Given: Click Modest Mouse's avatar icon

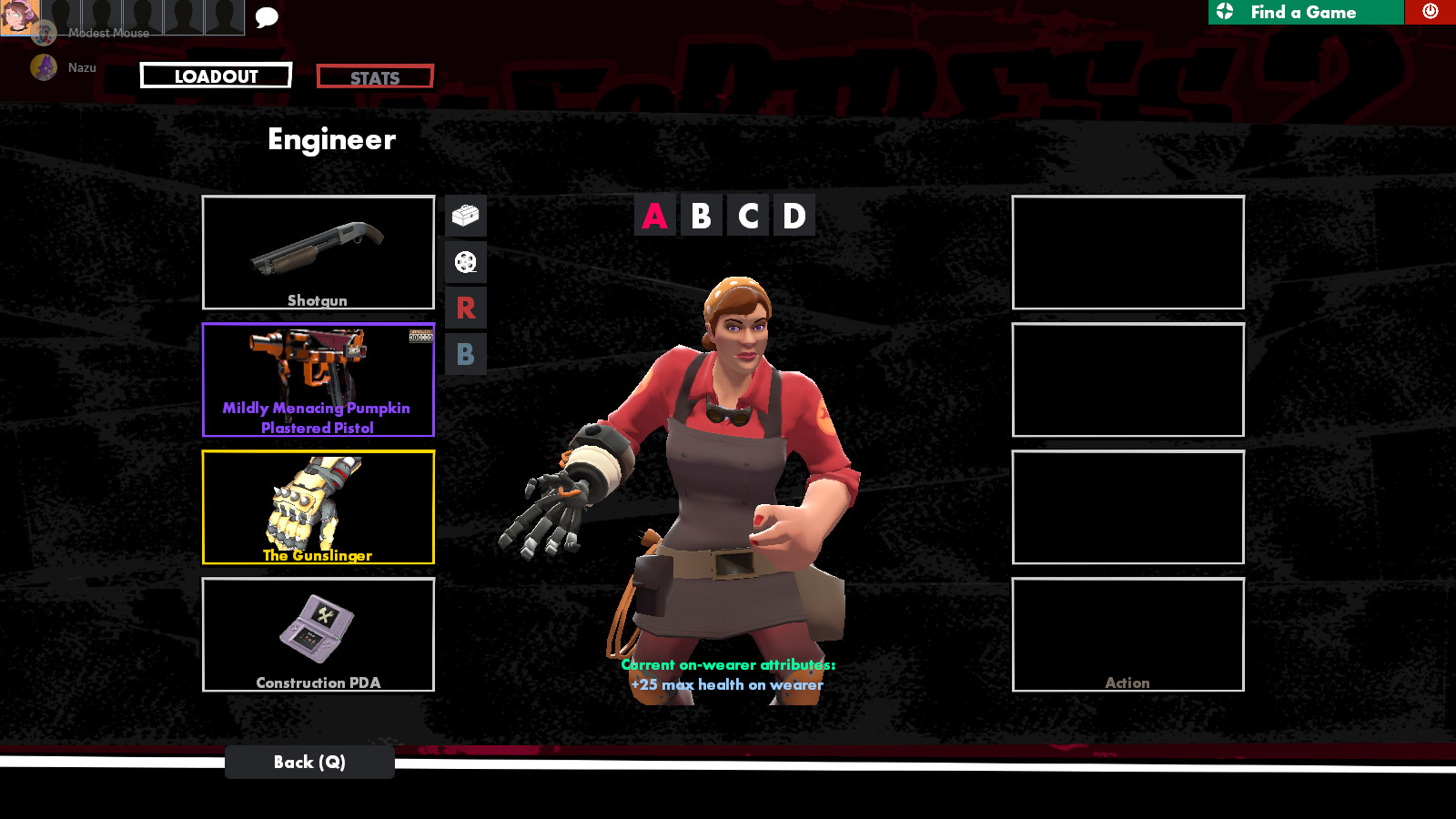Looking at the screenshot, I should pyautogui.click(x=44, y=33).
